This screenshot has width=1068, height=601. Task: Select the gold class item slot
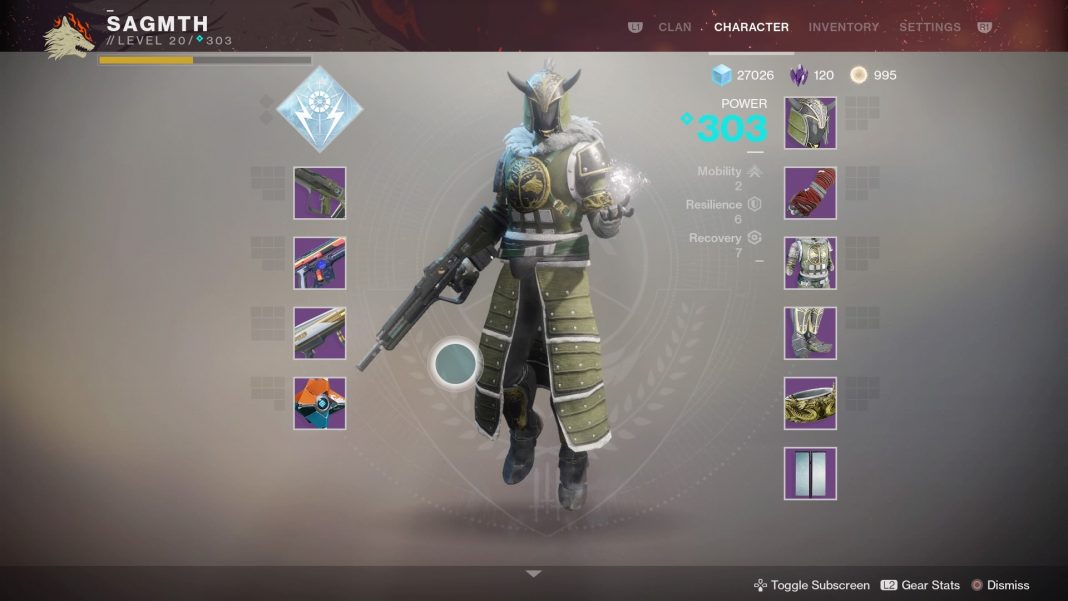tap(810, 403)
